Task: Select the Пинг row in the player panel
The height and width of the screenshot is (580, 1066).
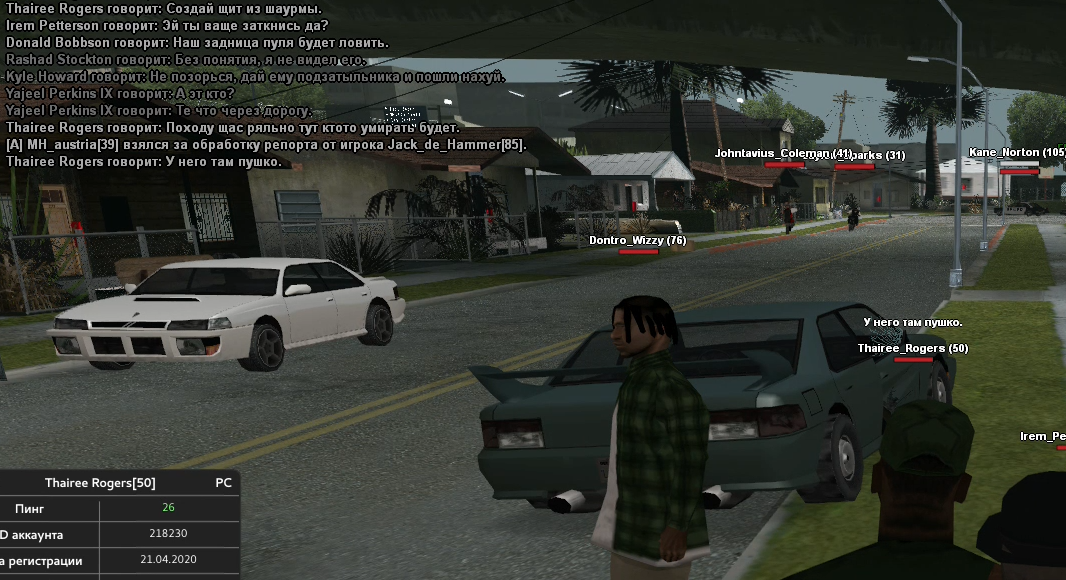Action: pos(120,508)
